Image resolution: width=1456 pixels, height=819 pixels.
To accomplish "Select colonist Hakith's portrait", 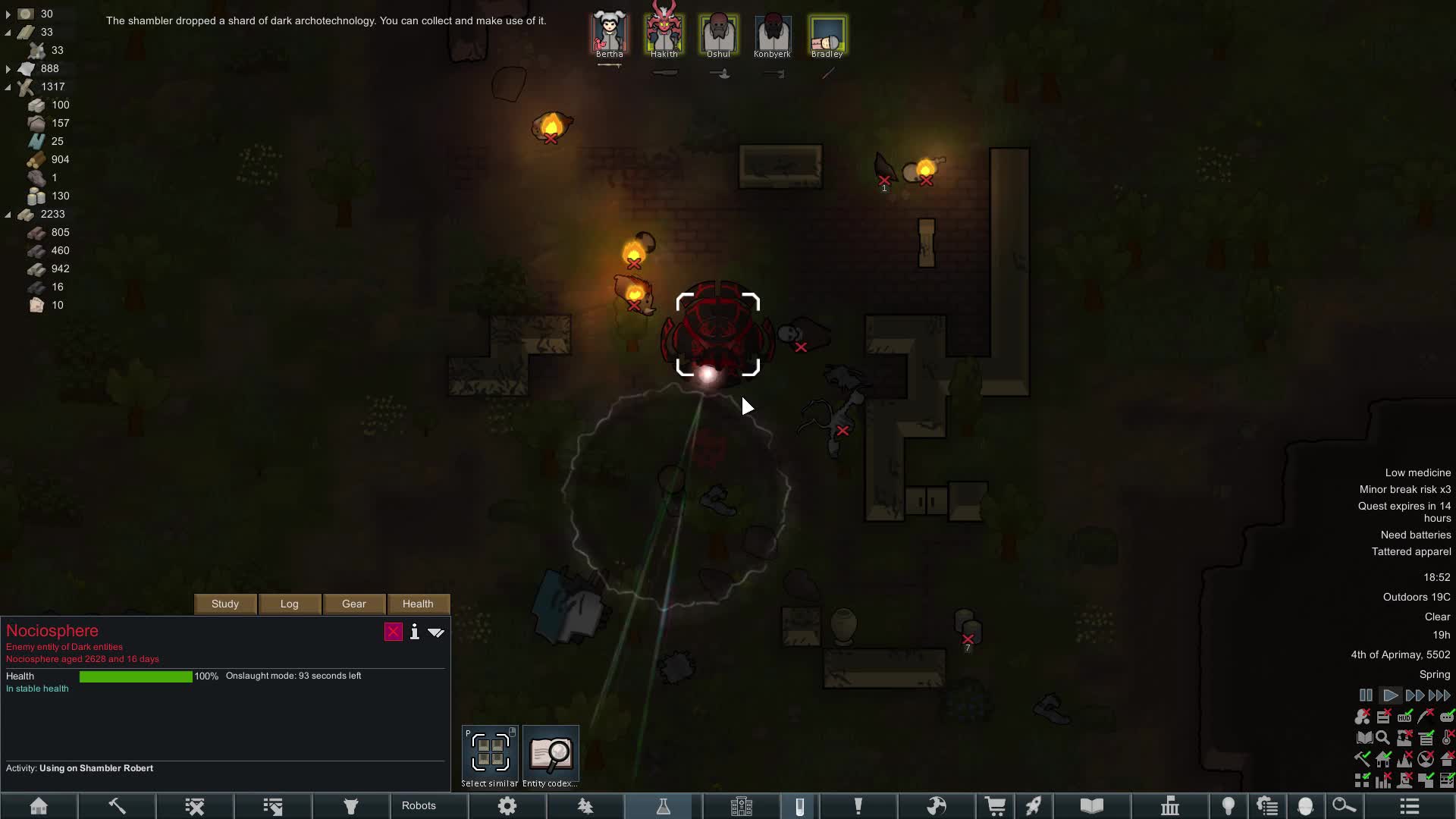I will pyautogui.click(x=664, y=34).
